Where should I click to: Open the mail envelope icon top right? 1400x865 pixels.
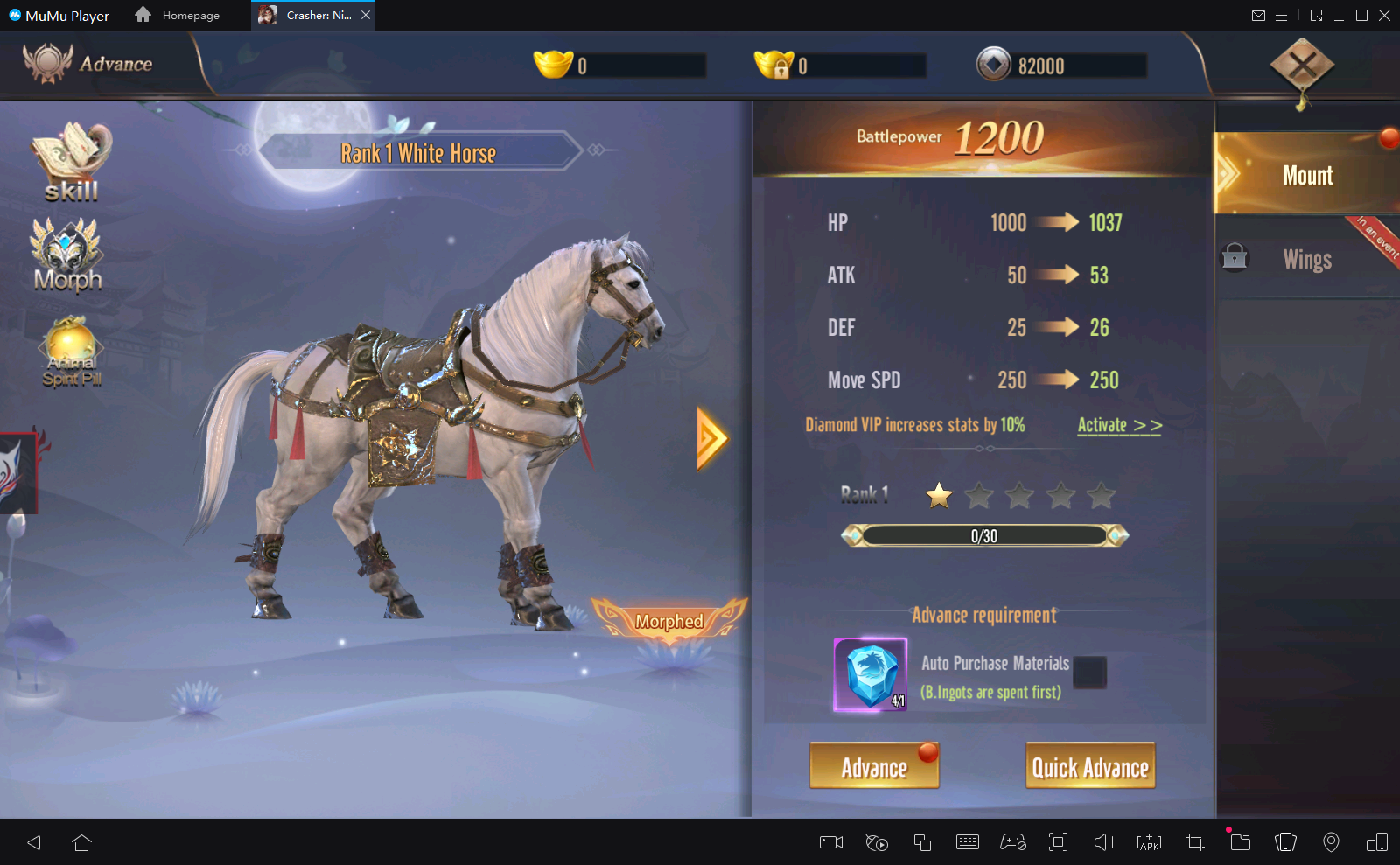[x=1260, y=15]
